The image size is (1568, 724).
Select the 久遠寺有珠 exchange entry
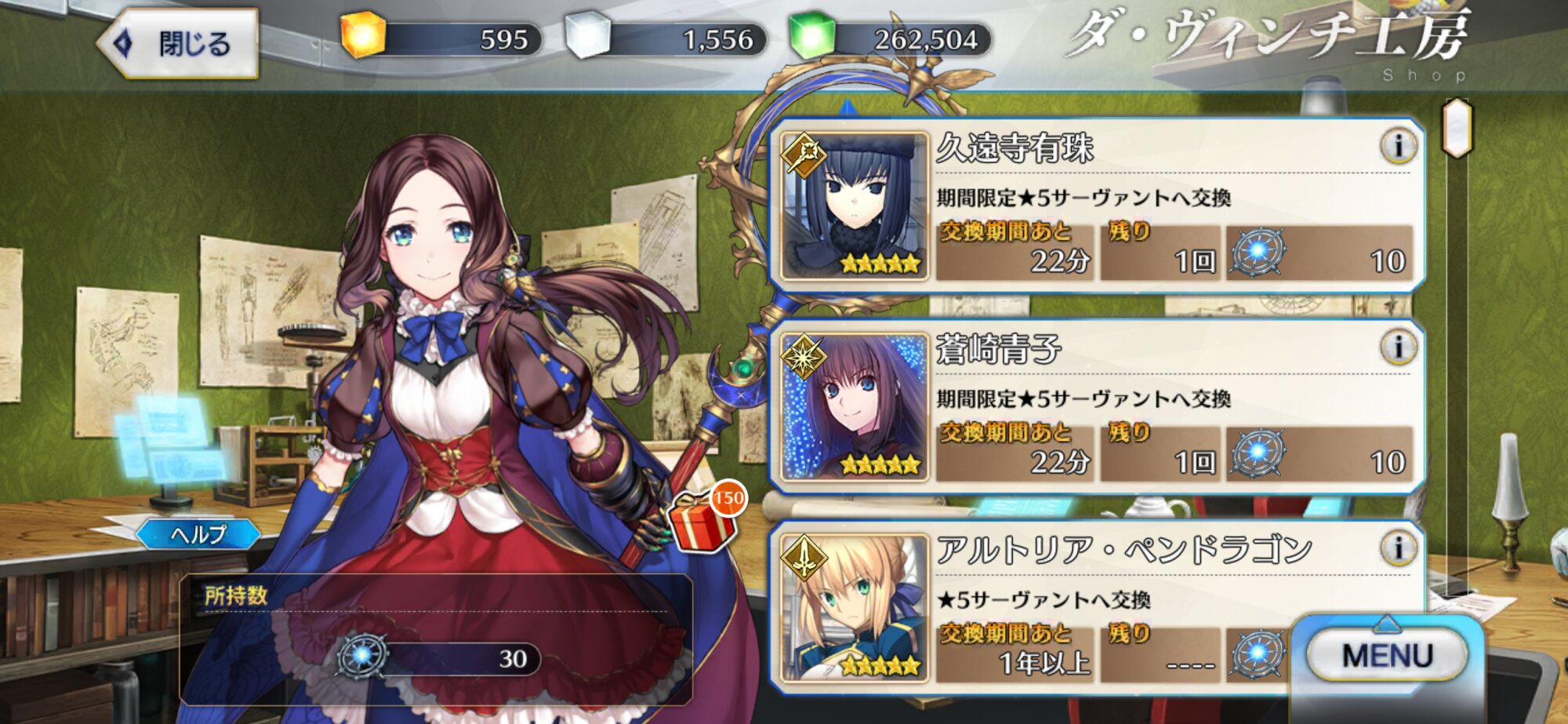pyautogui.click(x=1098, y=206)
